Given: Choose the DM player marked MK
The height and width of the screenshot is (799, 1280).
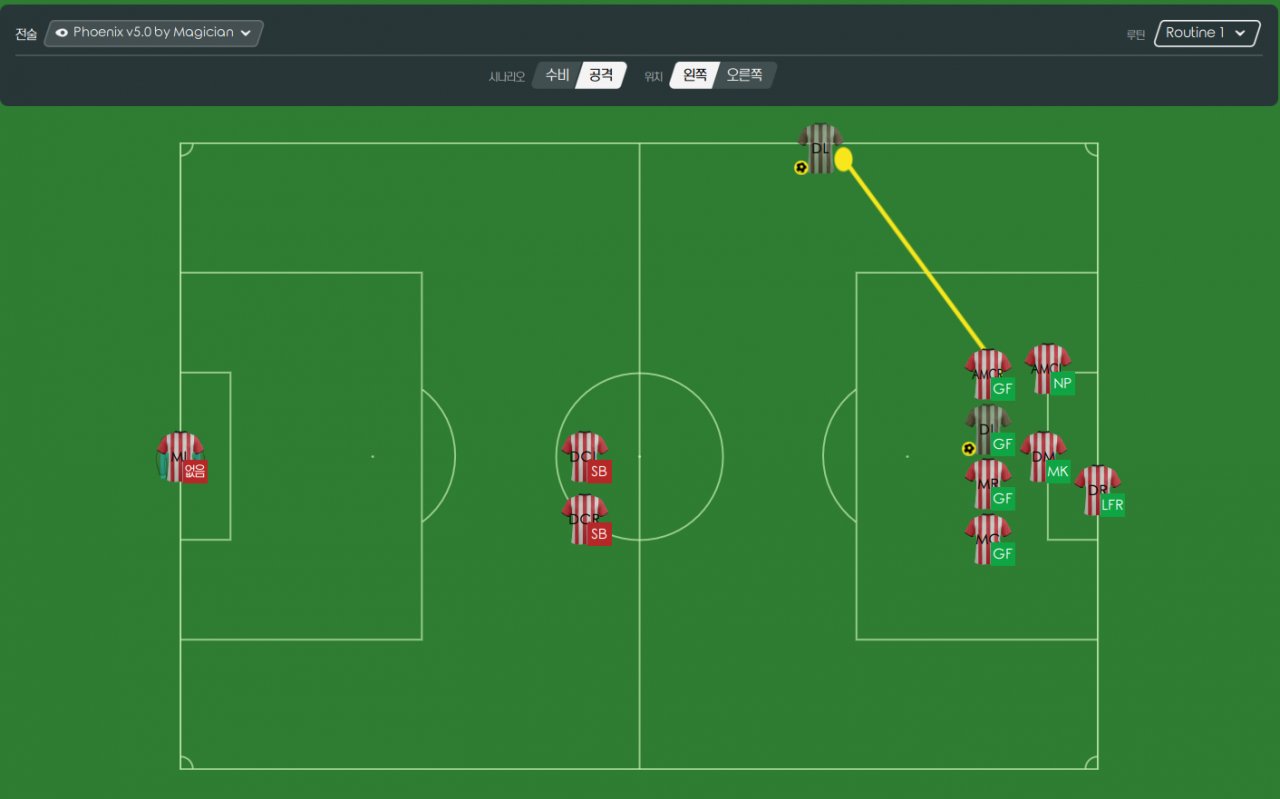Looking at the screenshot, I should click(x=1042, y=457).
